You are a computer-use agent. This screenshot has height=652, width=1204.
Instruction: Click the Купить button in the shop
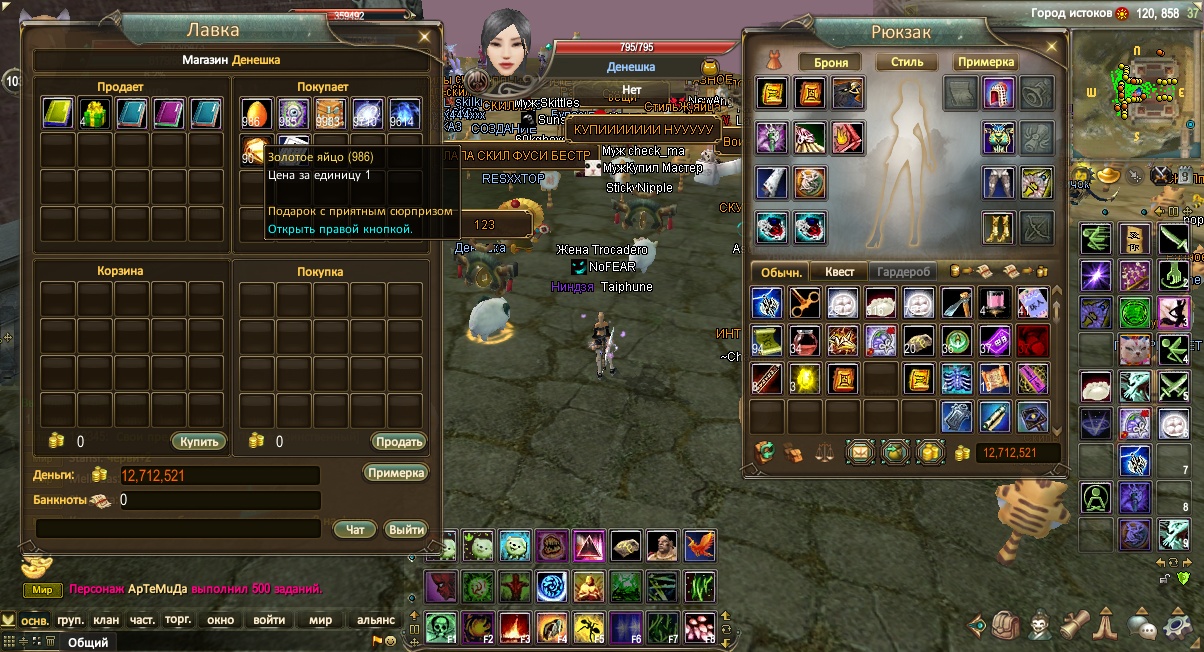[x=198, y=441]
